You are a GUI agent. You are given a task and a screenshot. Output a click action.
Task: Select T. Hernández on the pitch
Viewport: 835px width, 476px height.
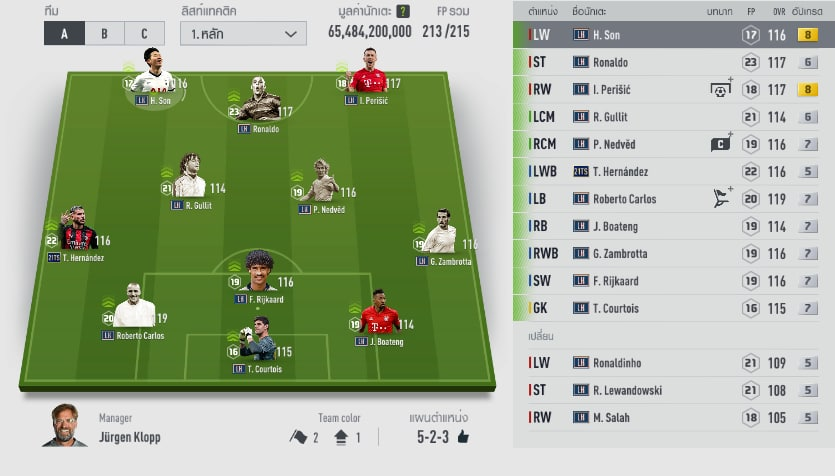(x=76, y=234)
